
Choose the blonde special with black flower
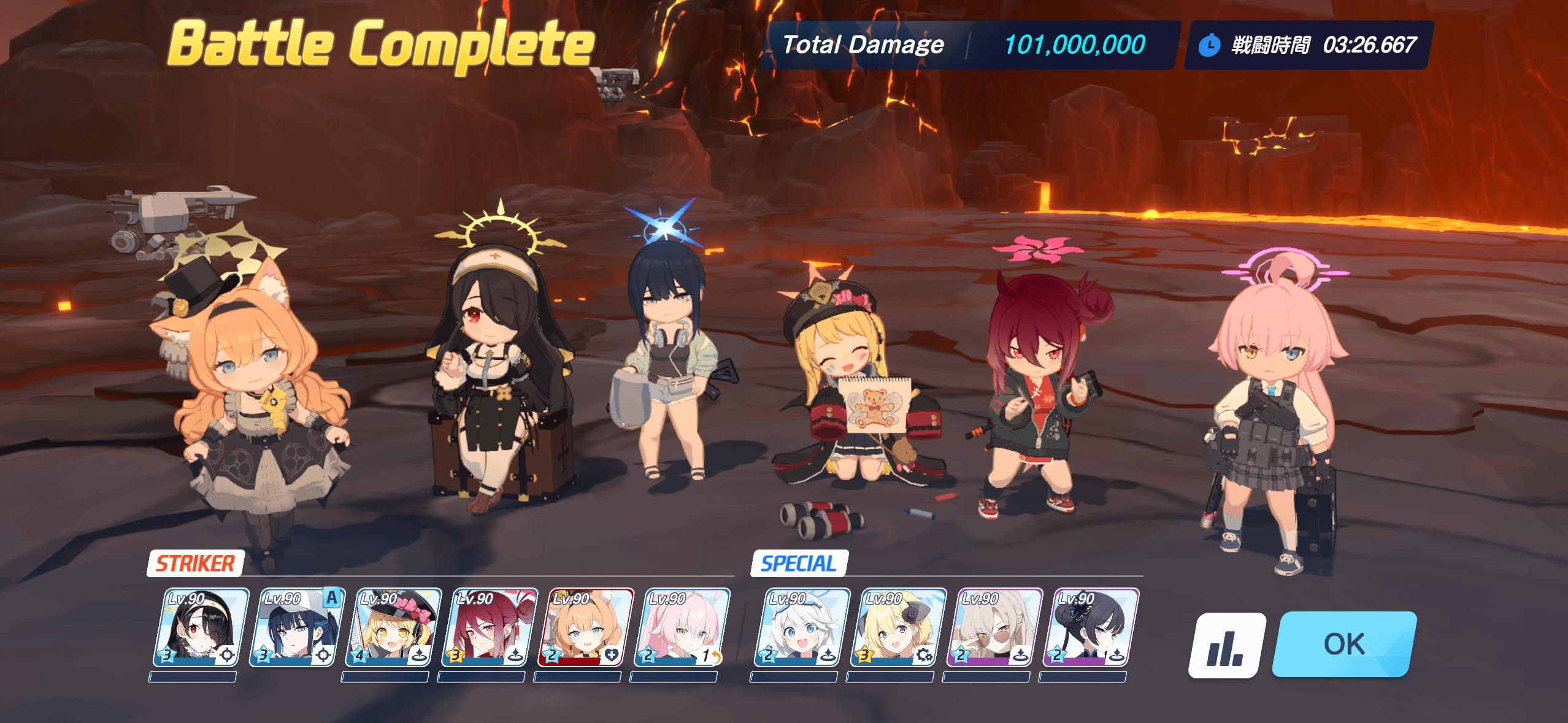click(x=898, y=627)
